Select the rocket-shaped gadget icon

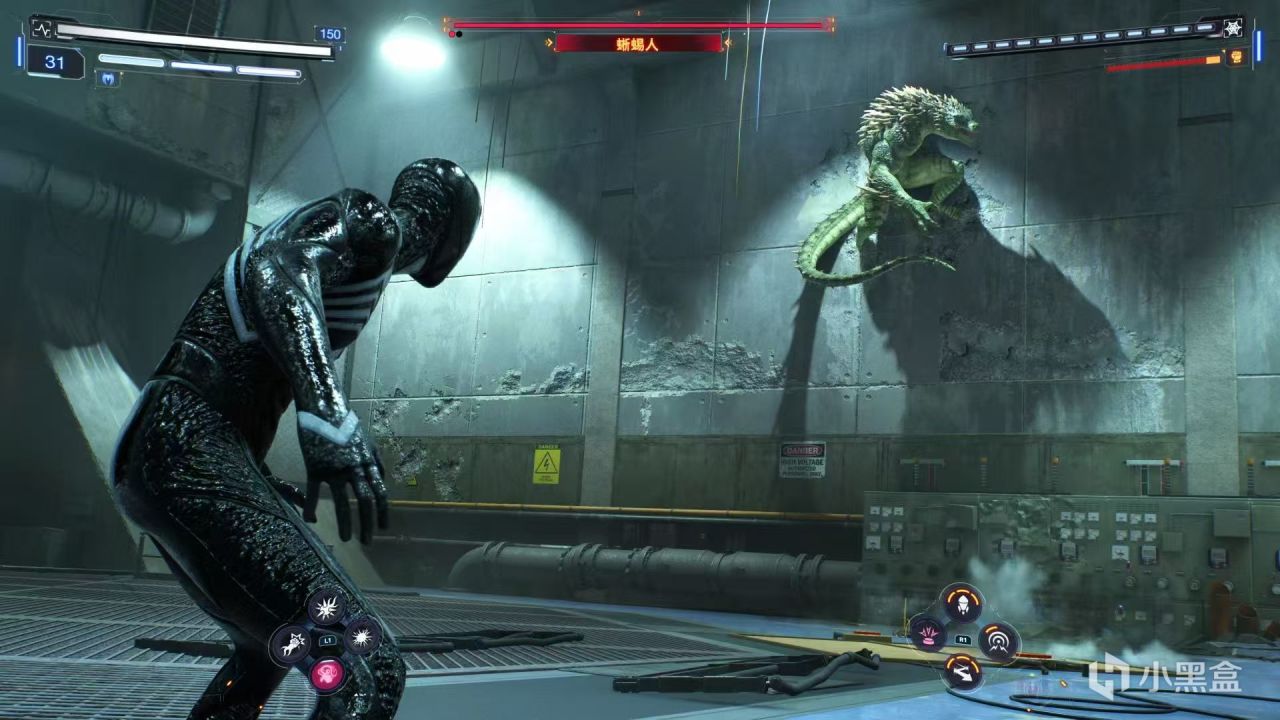[961, 603]
